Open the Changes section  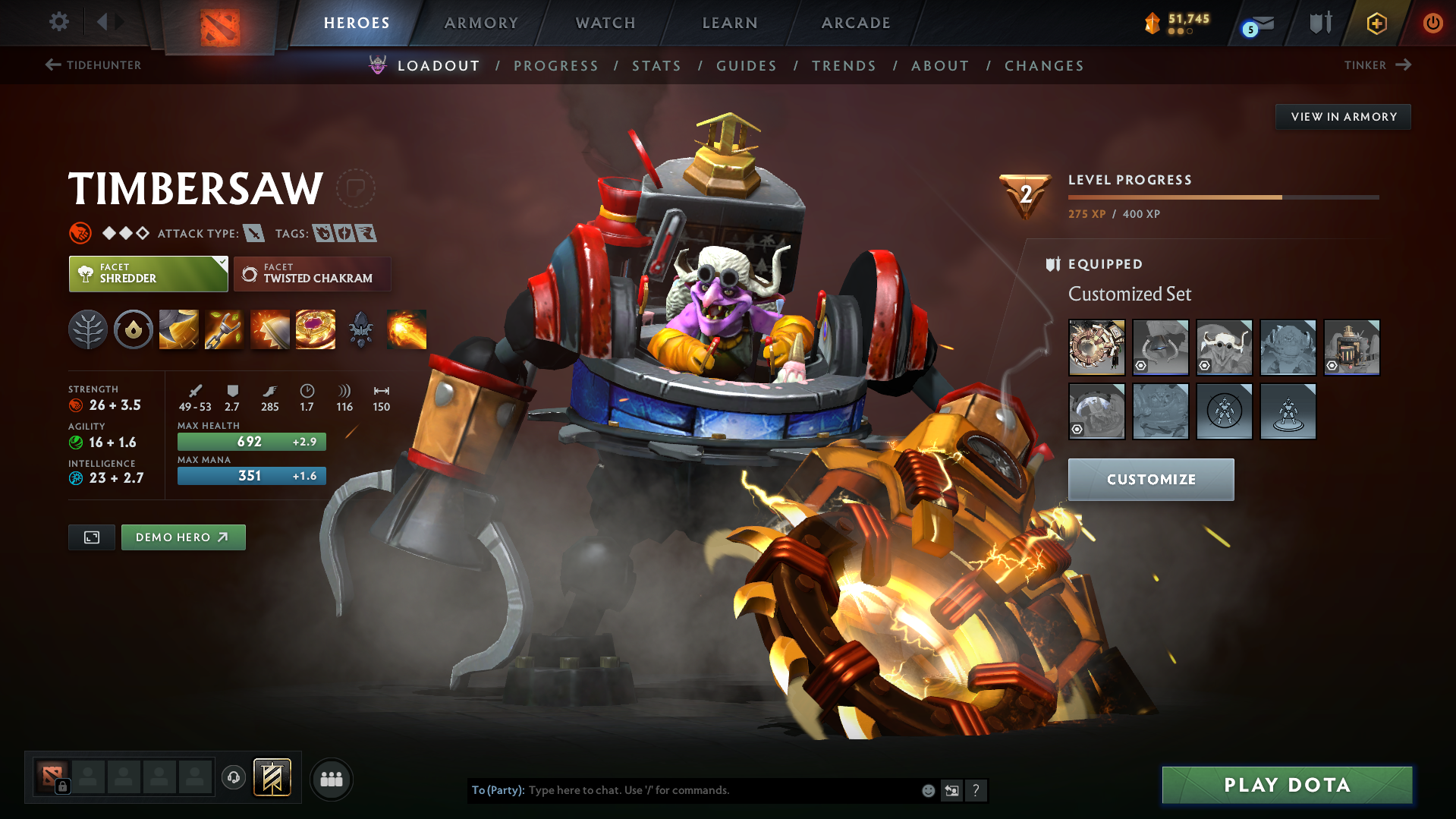pyautogui.click(x=1044, y=66)
